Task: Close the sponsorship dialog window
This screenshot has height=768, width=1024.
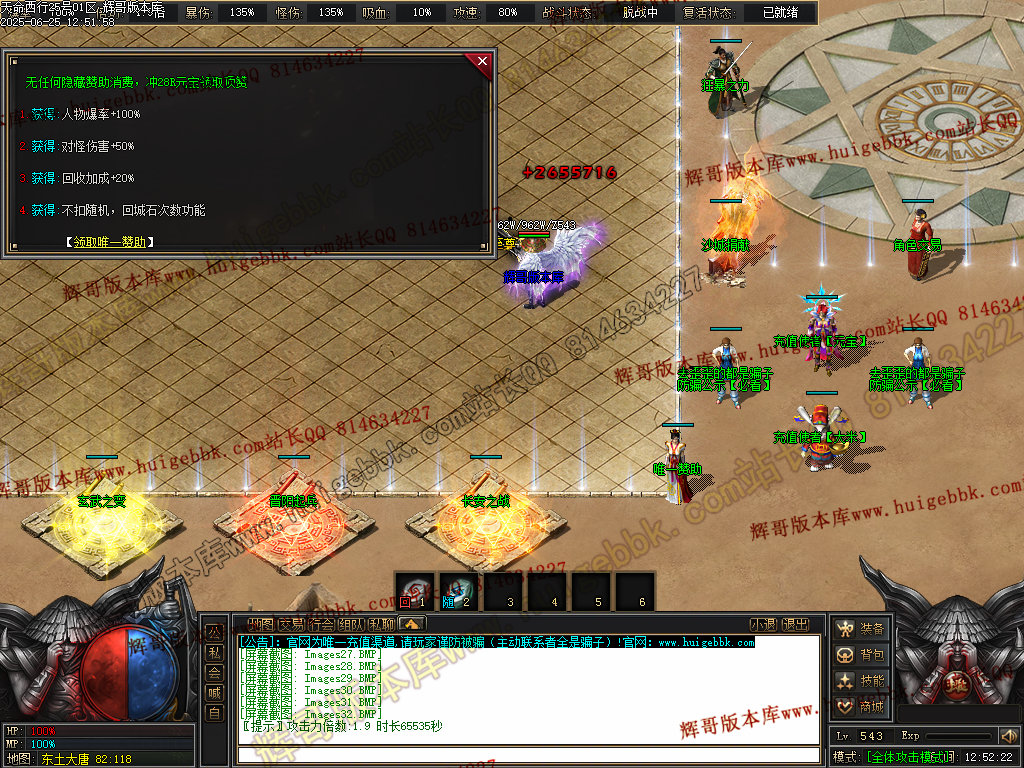Action: click(x=483, y=61)
